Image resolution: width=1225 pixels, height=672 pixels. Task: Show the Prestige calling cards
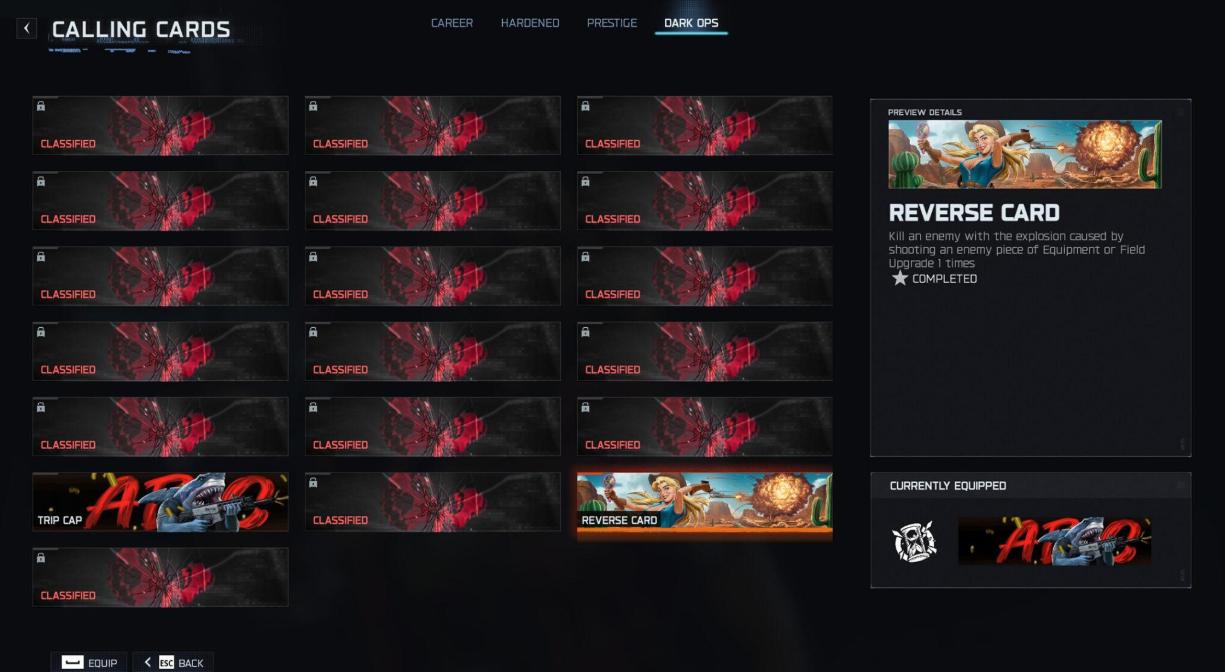click(x=612, y=23)
